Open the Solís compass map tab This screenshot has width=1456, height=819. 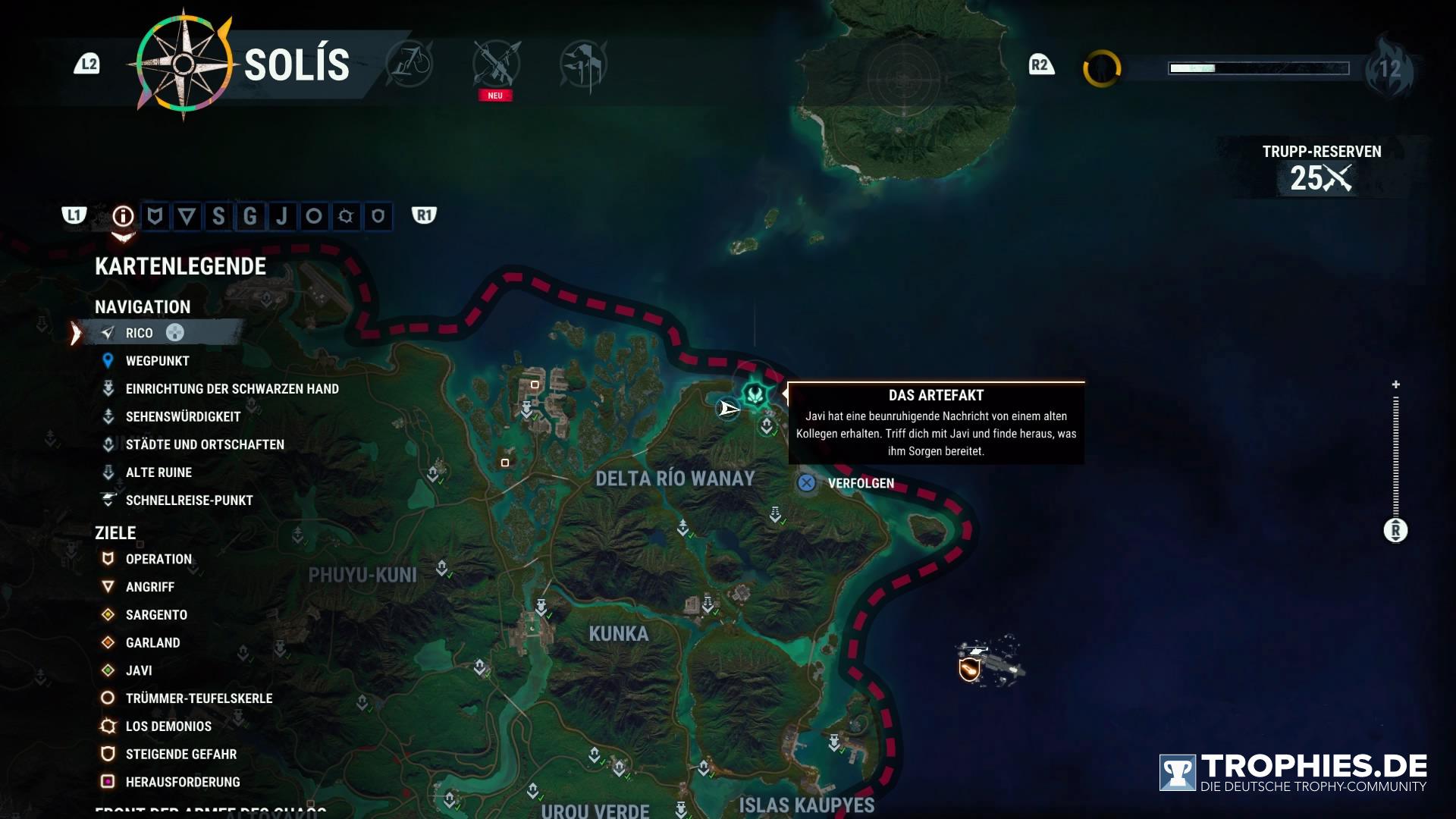pyautogui.click(x=184, y=64)
